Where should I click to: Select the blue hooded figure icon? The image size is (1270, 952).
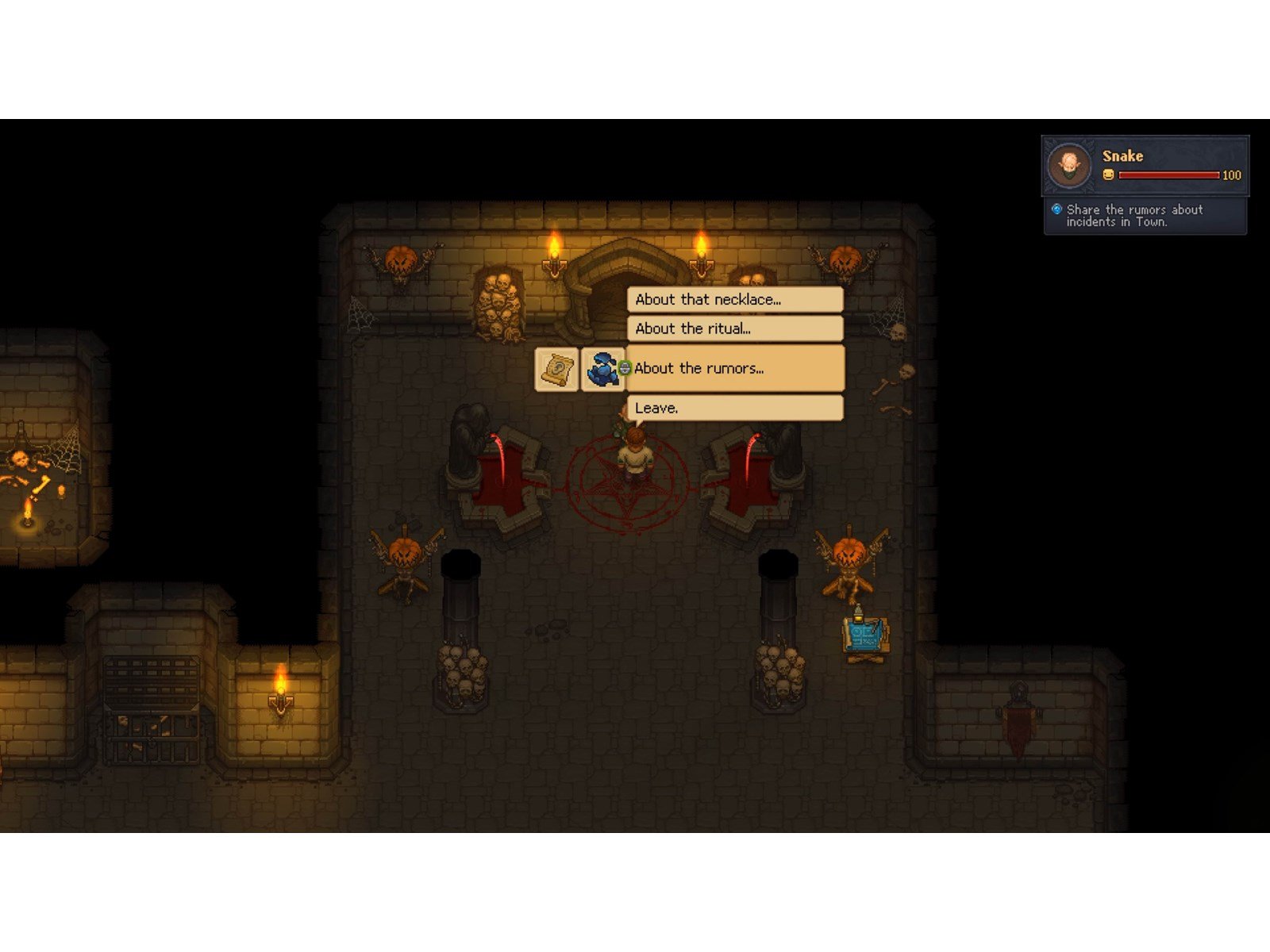[603, 369]
